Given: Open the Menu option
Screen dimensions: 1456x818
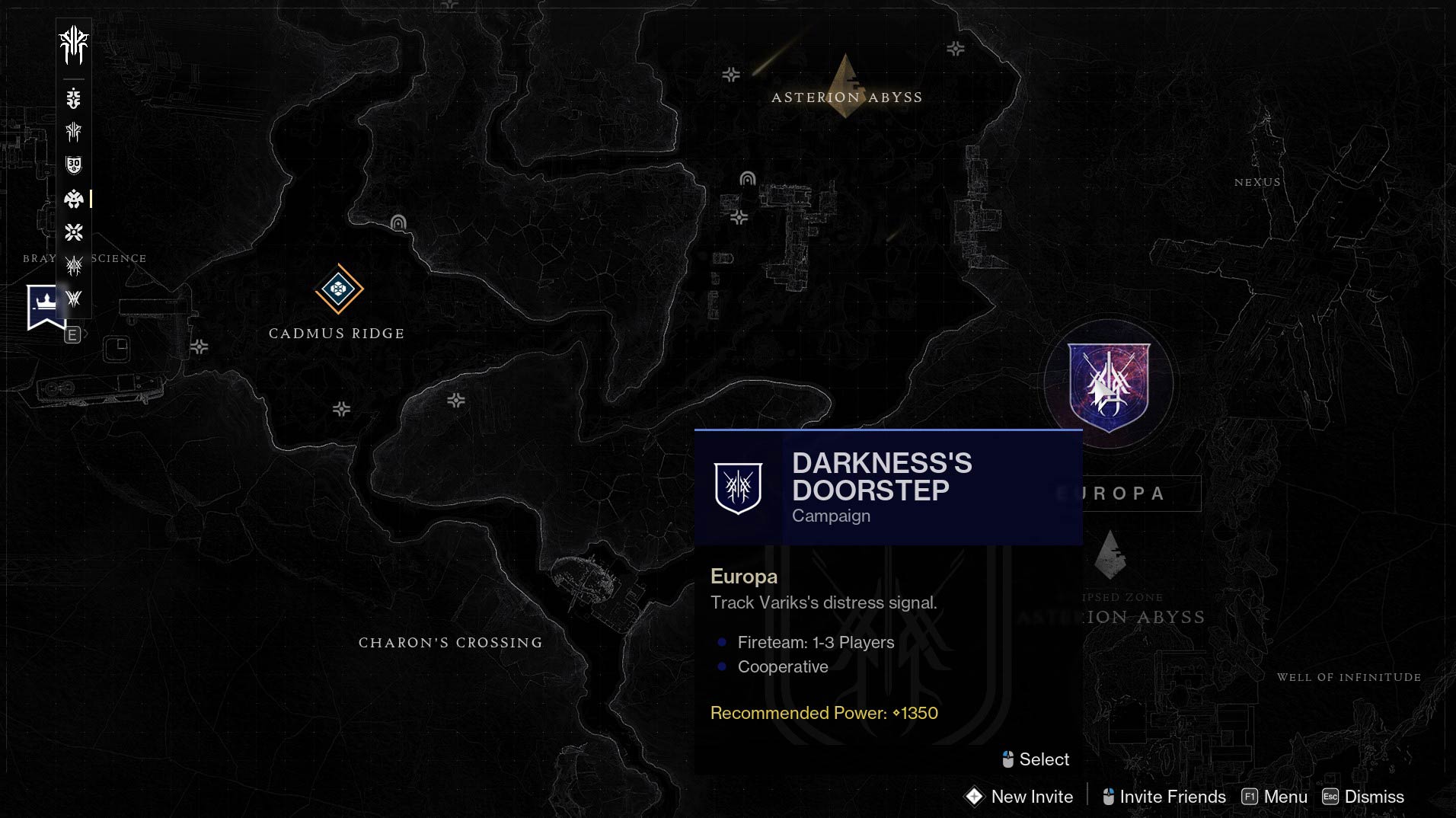Looking at the screenshot, I should click(x=1275, y=797).
